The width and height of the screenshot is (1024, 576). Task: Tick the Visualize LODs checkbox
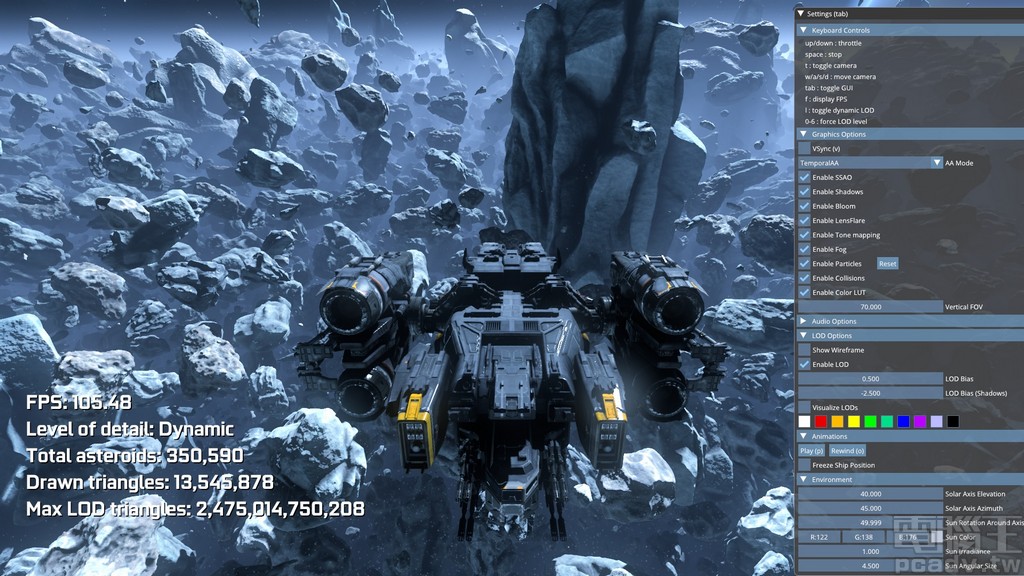click(x=805, y=407)
